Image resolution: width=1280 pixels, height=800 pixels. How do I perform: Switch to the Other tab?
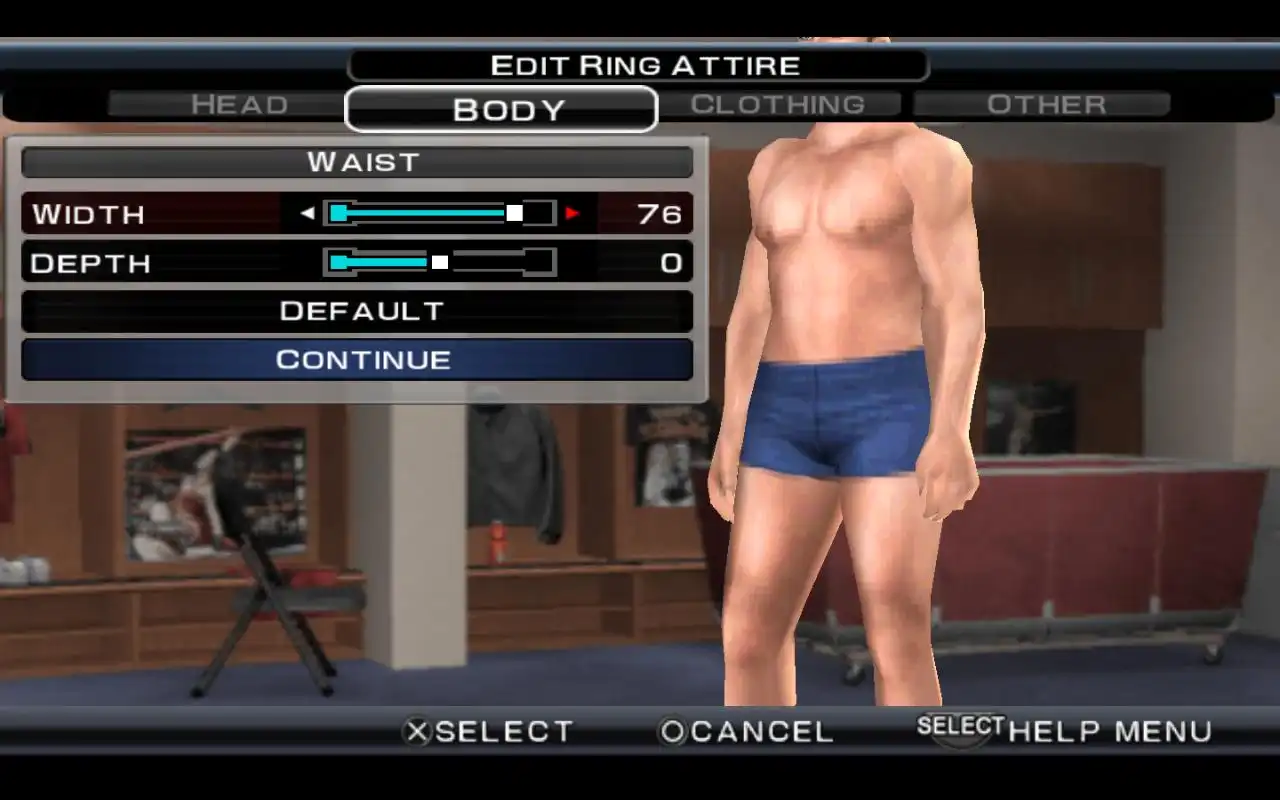(1045, 104)
